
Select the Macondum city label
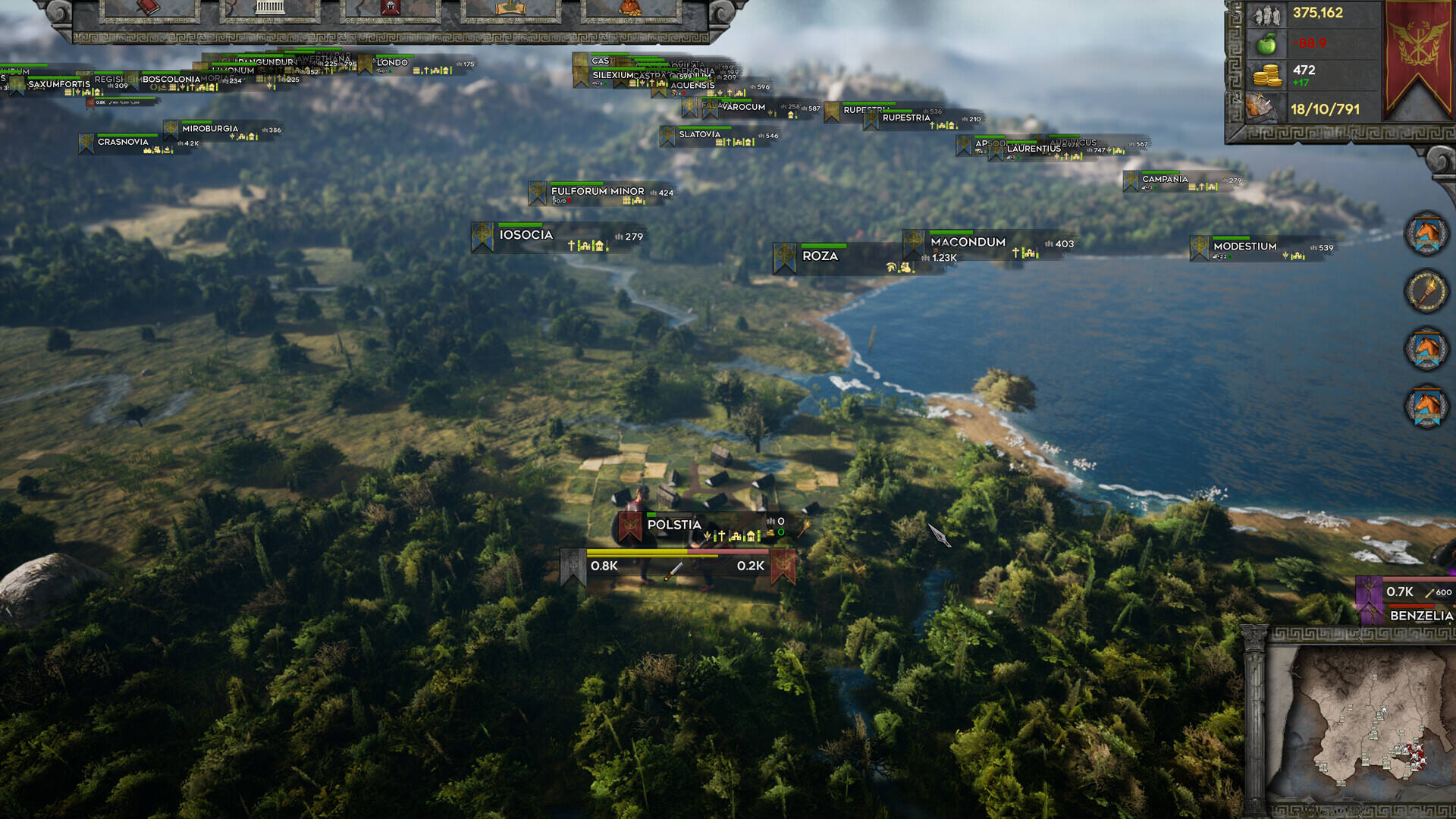click(x=968, y=242)
